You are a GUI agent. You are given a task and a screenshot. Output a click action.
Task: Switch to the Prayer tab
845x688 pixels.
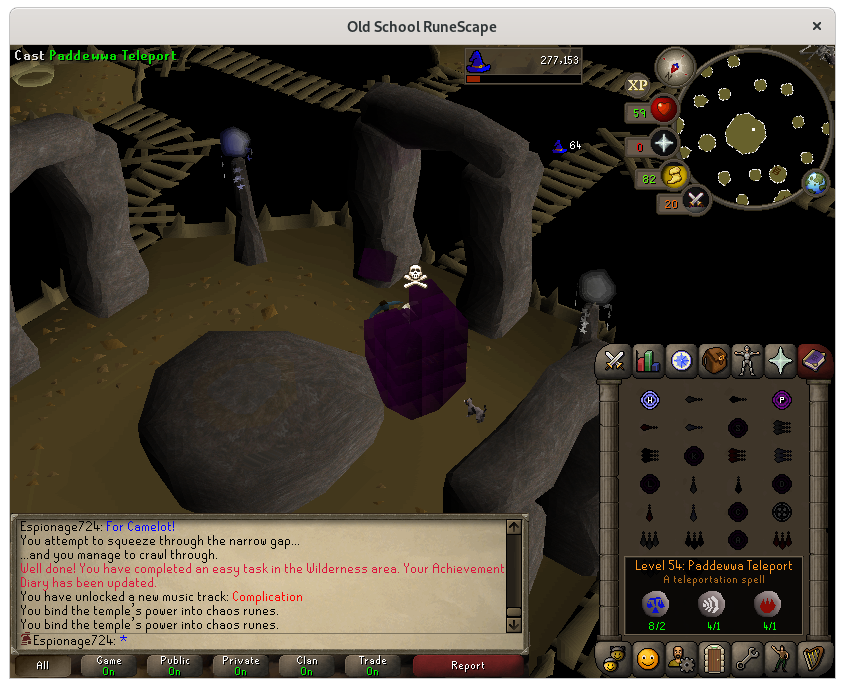780,361
